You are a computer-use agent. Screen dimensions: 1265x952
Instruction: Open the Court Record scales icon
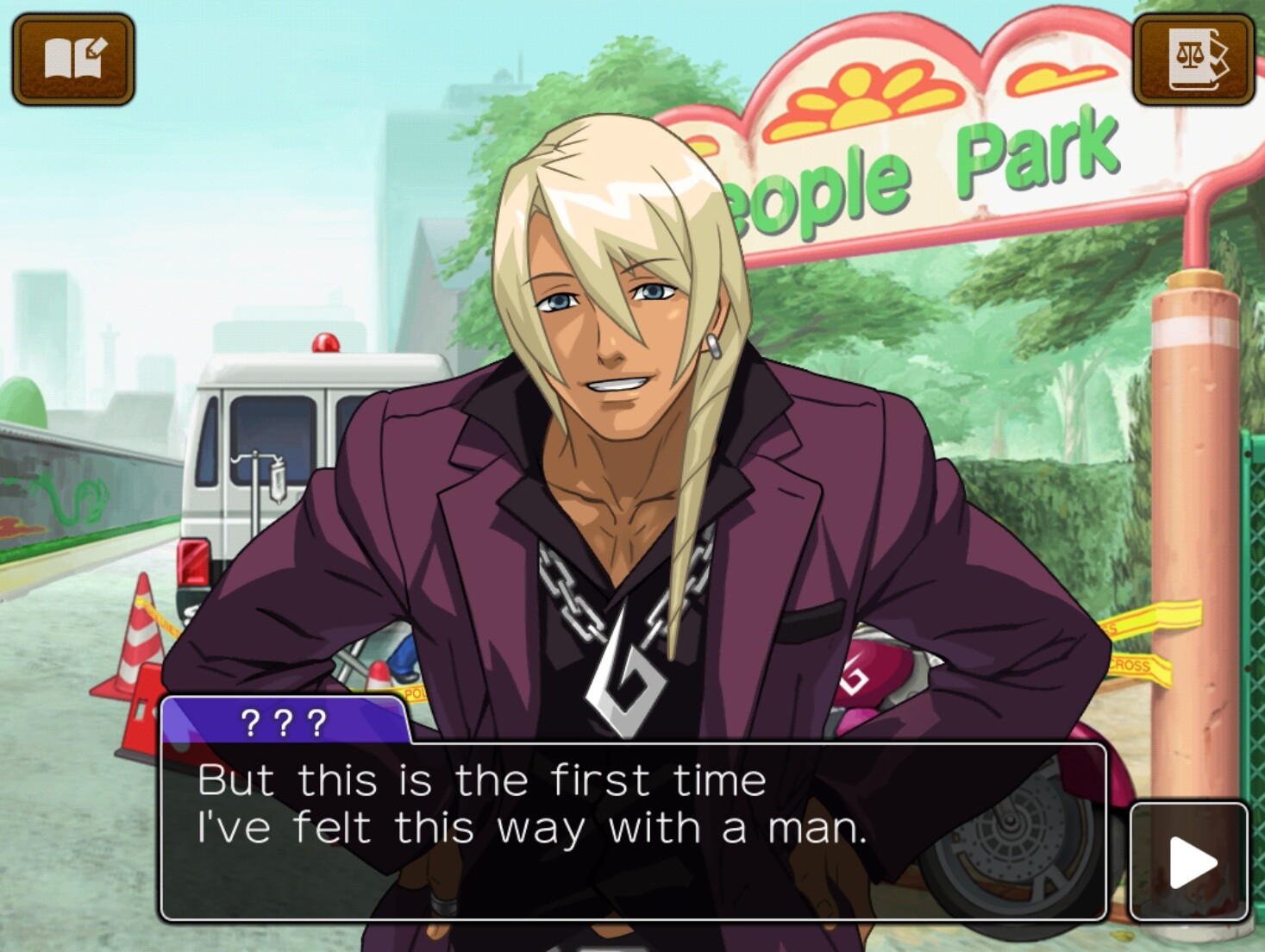[1193, 60]
